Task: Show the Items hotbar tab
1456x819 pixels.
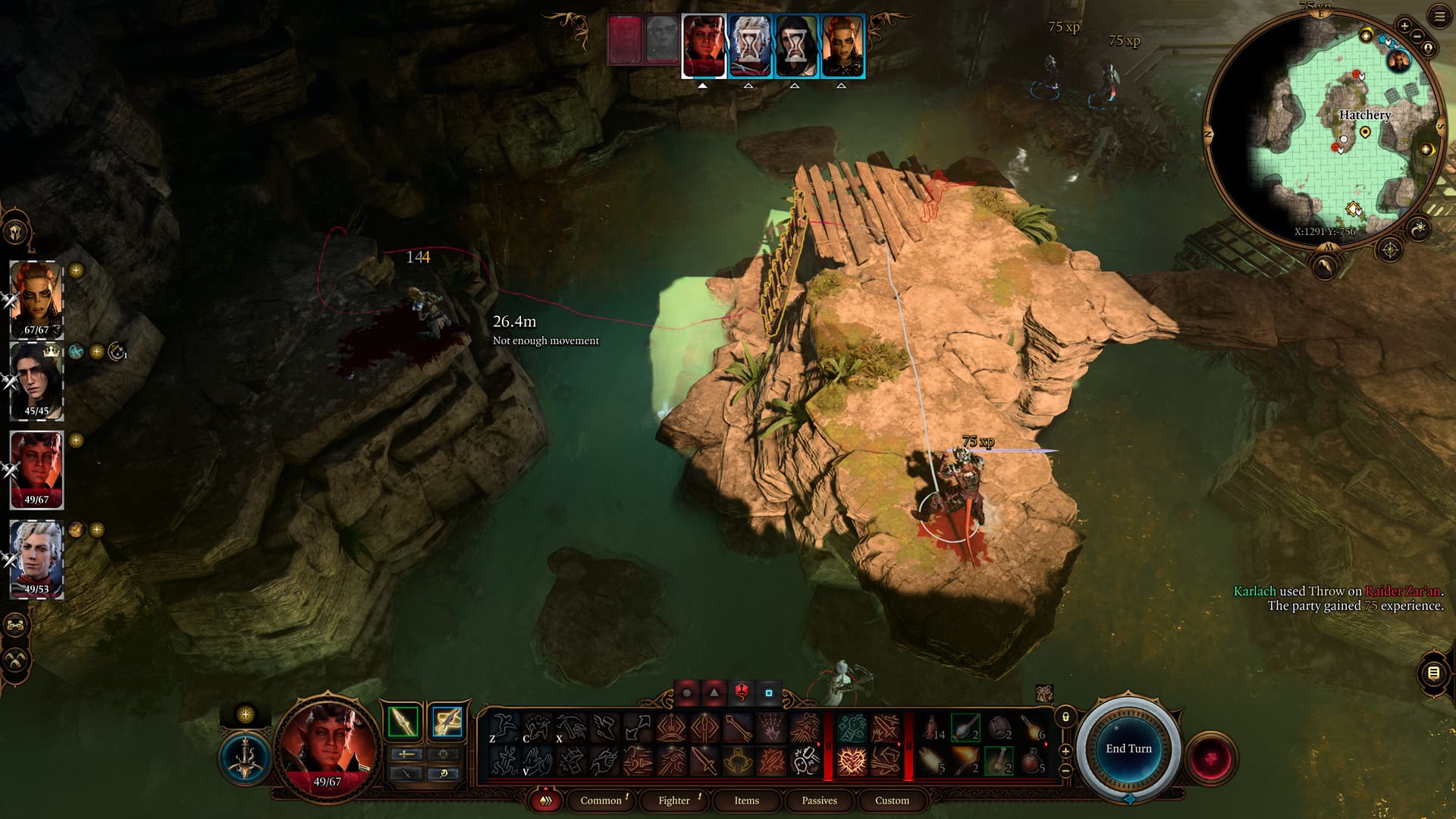Action: pos(746,800)
